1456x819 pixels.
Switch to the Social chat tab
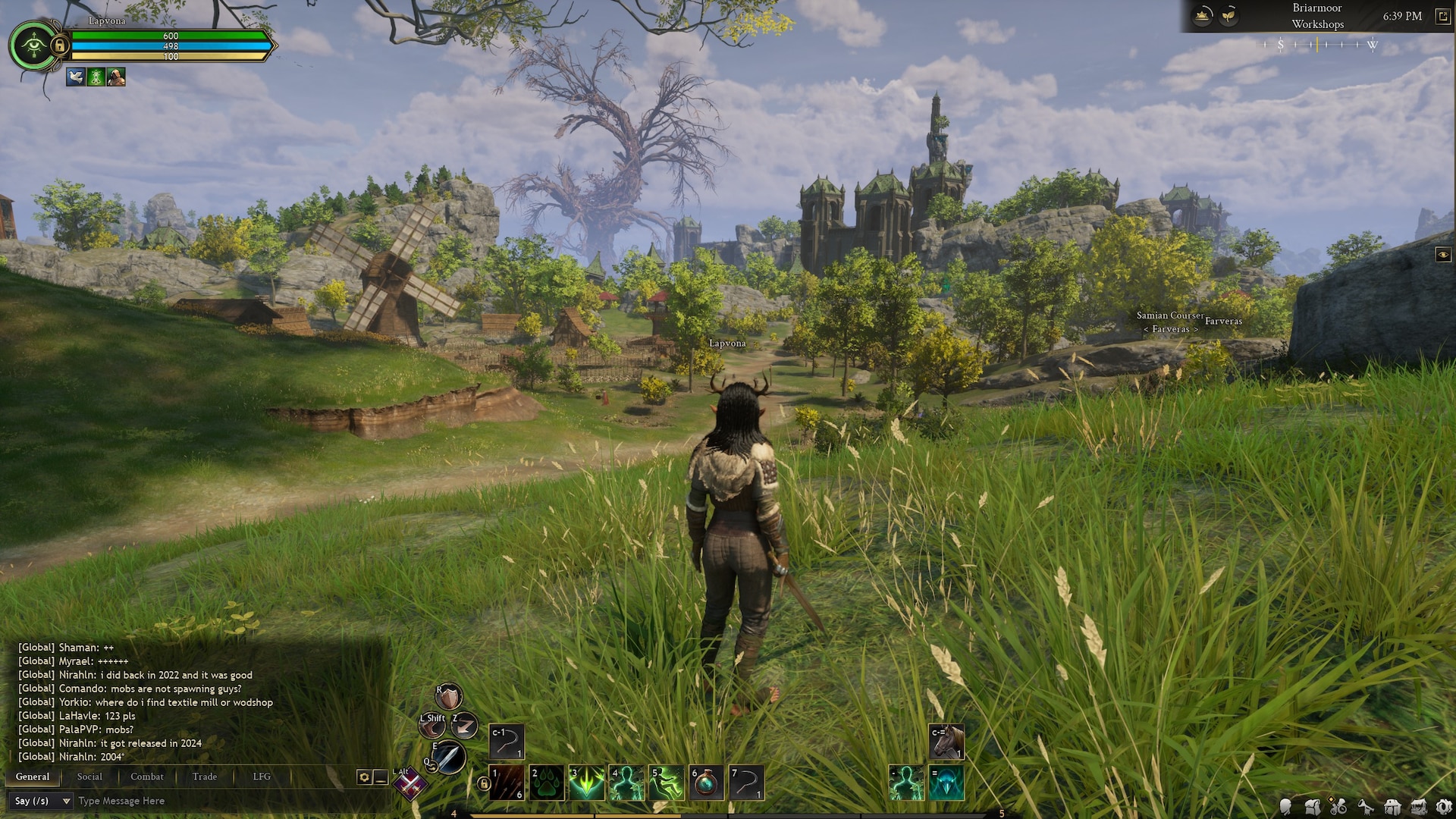point(89,777)
